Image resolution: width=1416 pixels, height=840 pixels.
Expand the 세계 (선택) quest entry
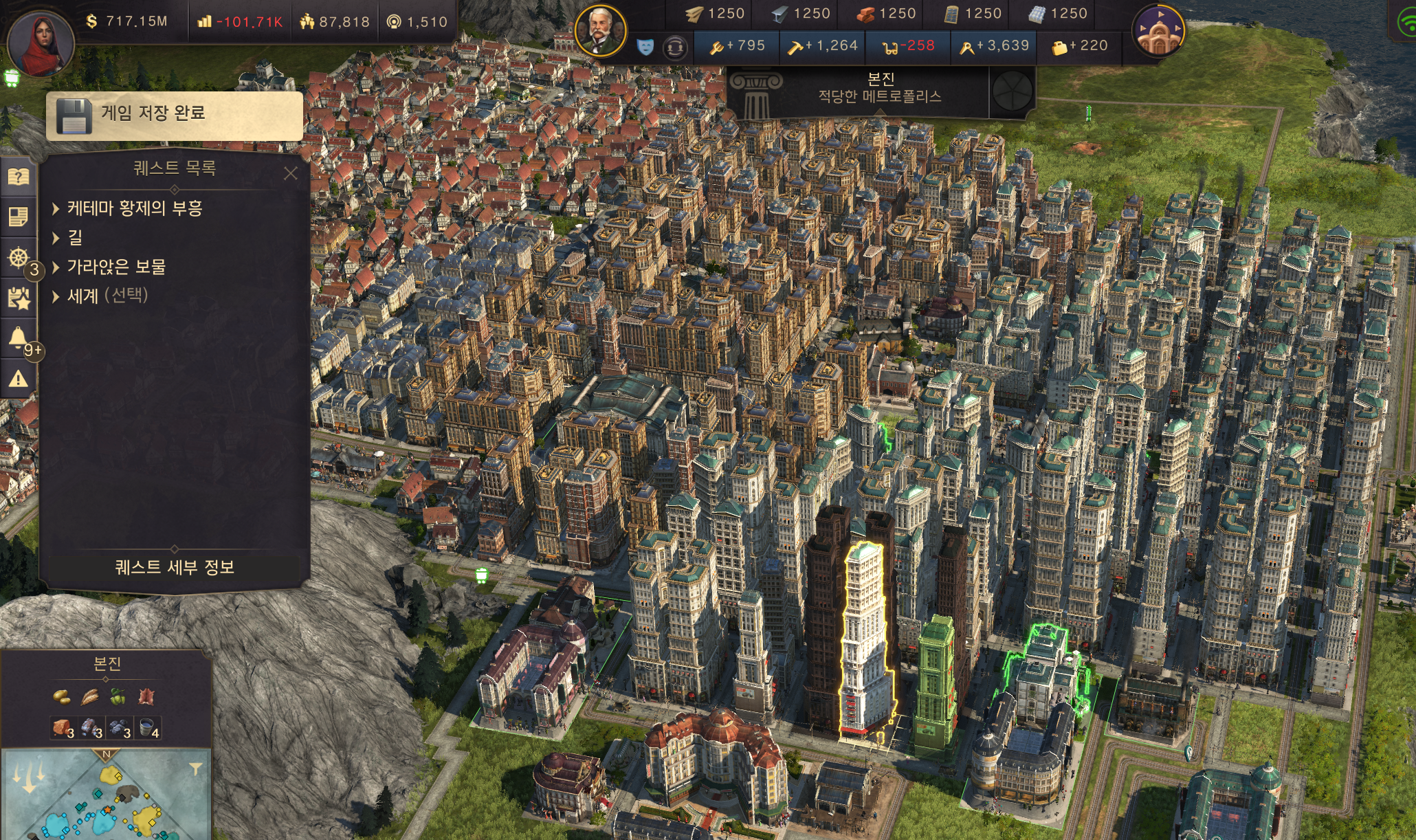[107, 296]
